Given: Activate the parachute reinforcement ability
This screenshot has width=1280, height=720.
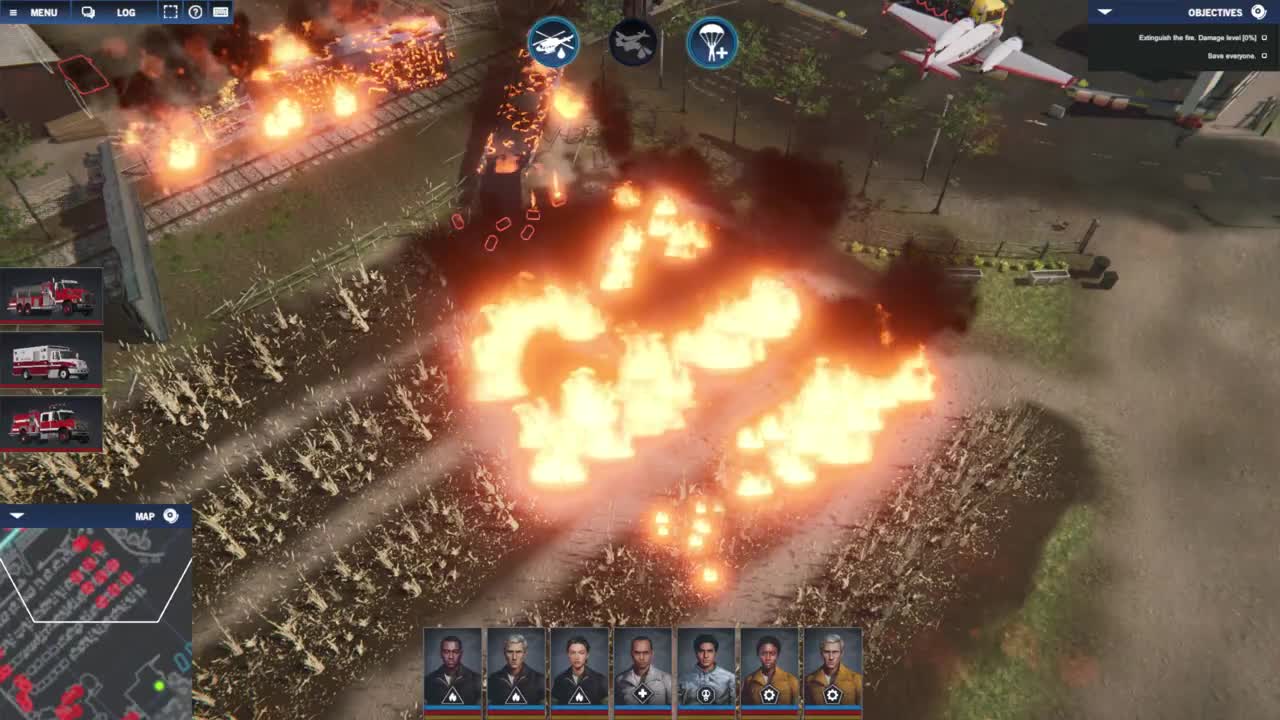Looking at the screenshot, I should [712, 43].
